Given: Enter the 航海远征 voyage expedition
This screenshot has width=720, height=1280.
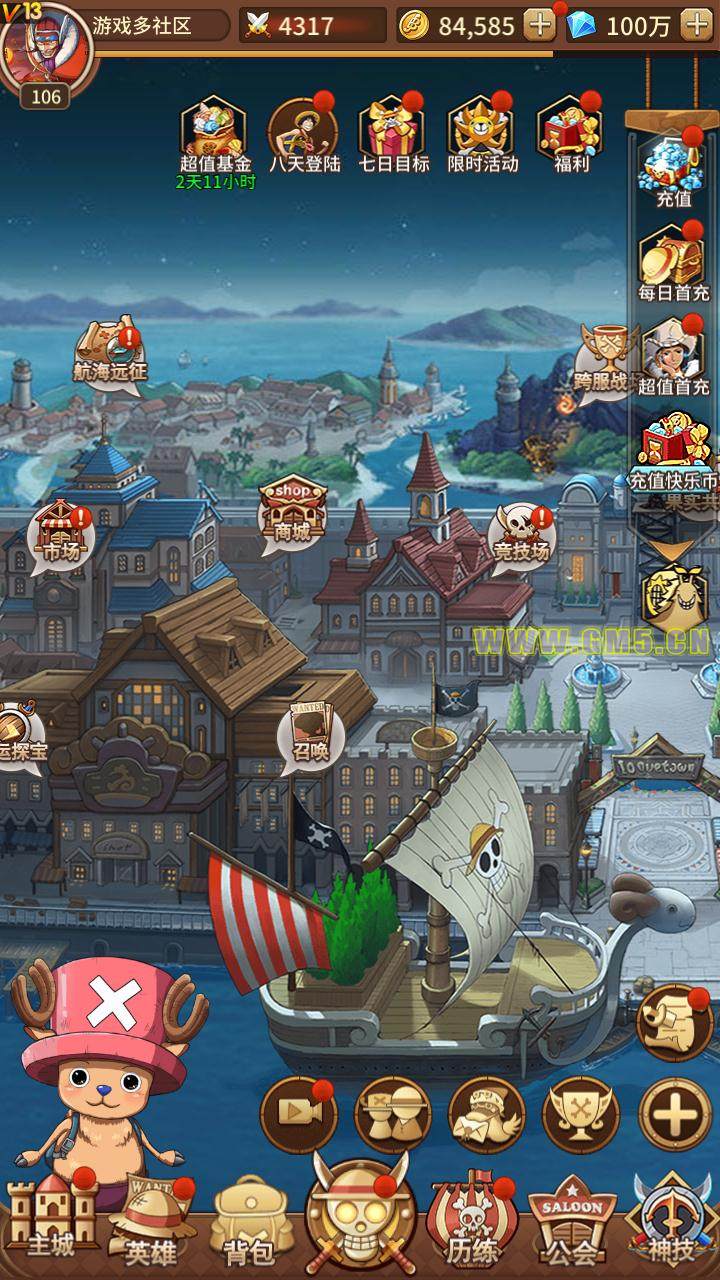Looking at the screenshot, I should (x=110, y=352).
